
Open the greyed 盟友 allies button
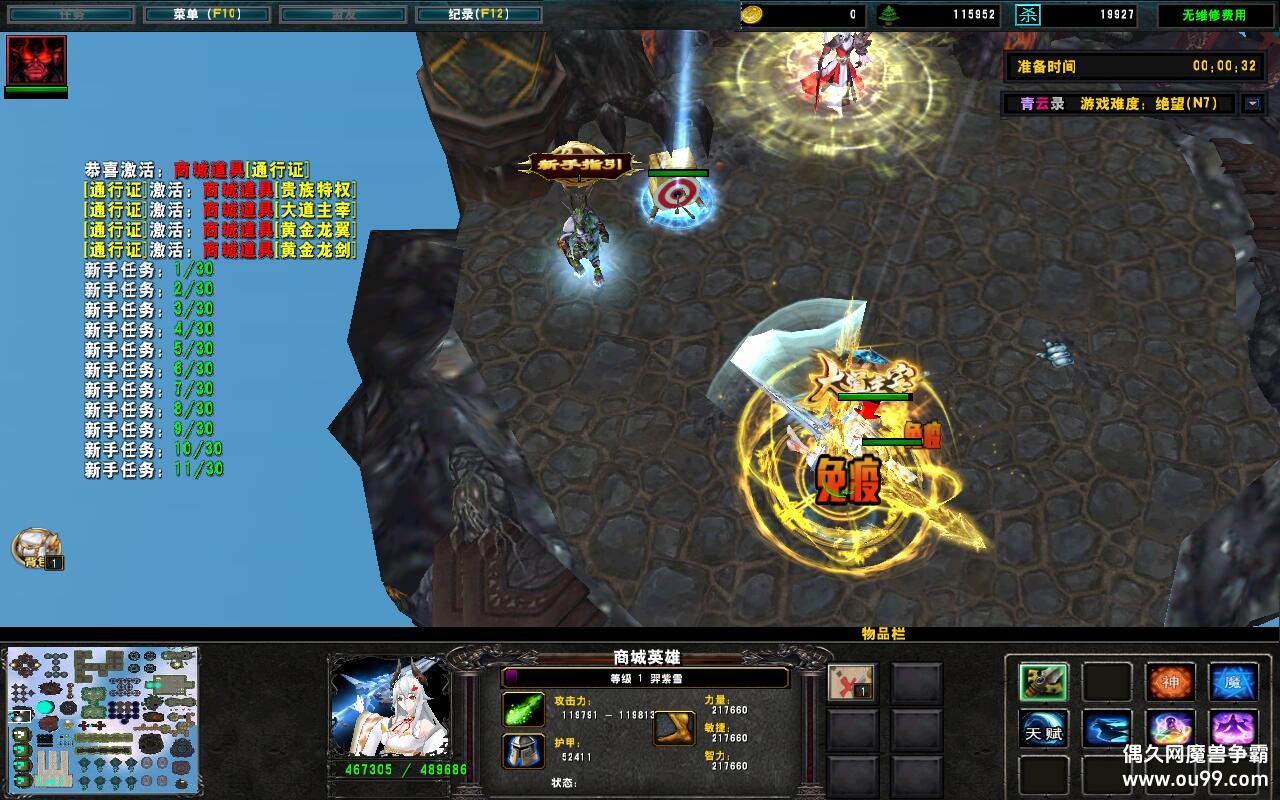(x=342, y=15)
